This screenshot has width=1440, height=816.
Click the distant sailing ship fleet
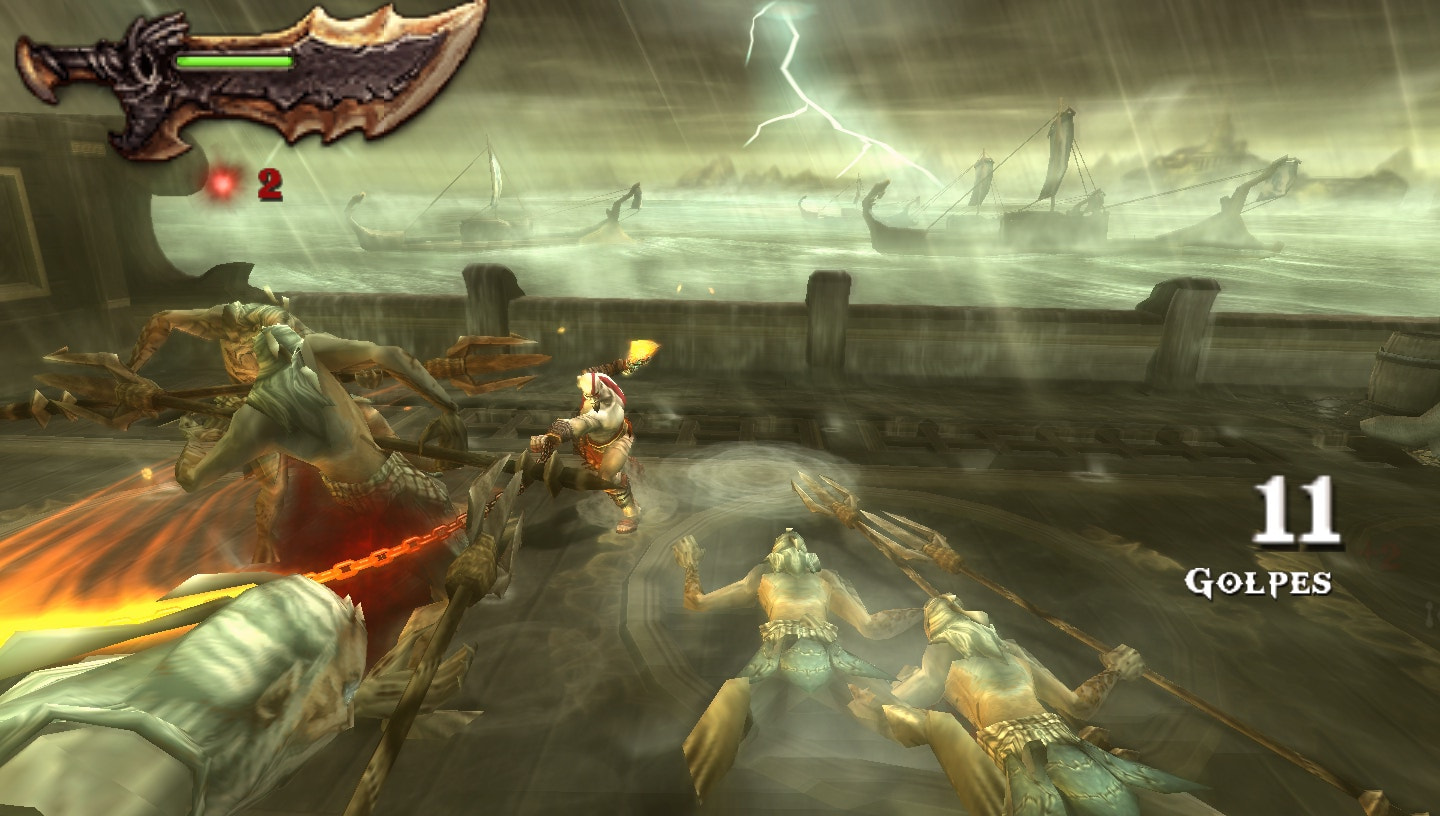[x=1050, y=200]
